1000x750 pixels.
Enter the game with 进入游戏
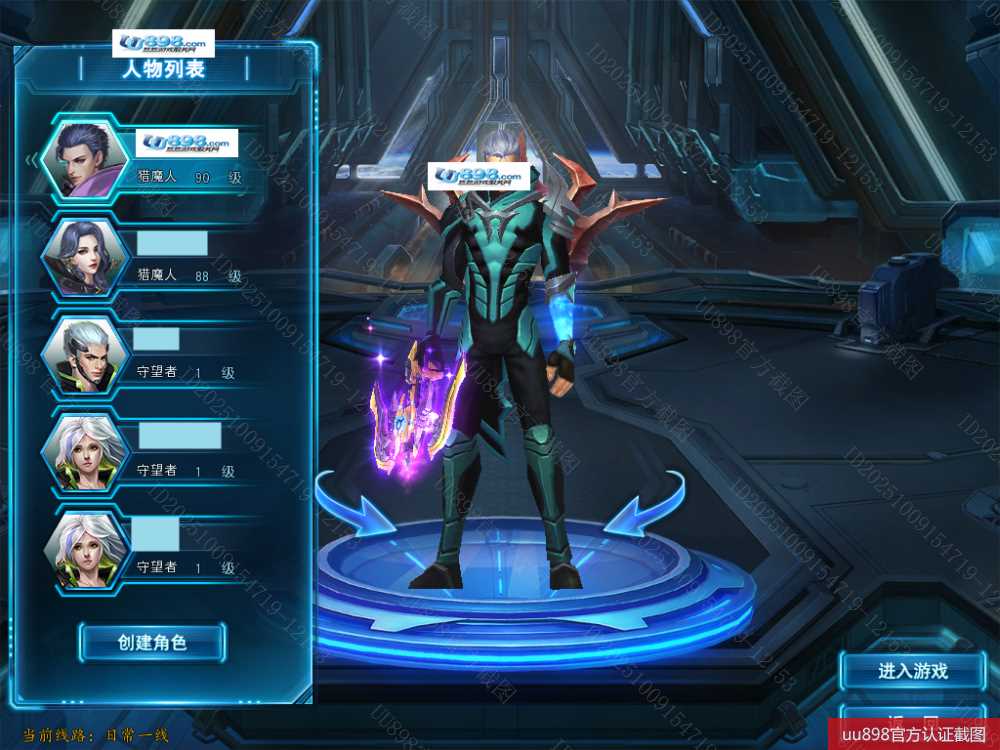point(912,671)
